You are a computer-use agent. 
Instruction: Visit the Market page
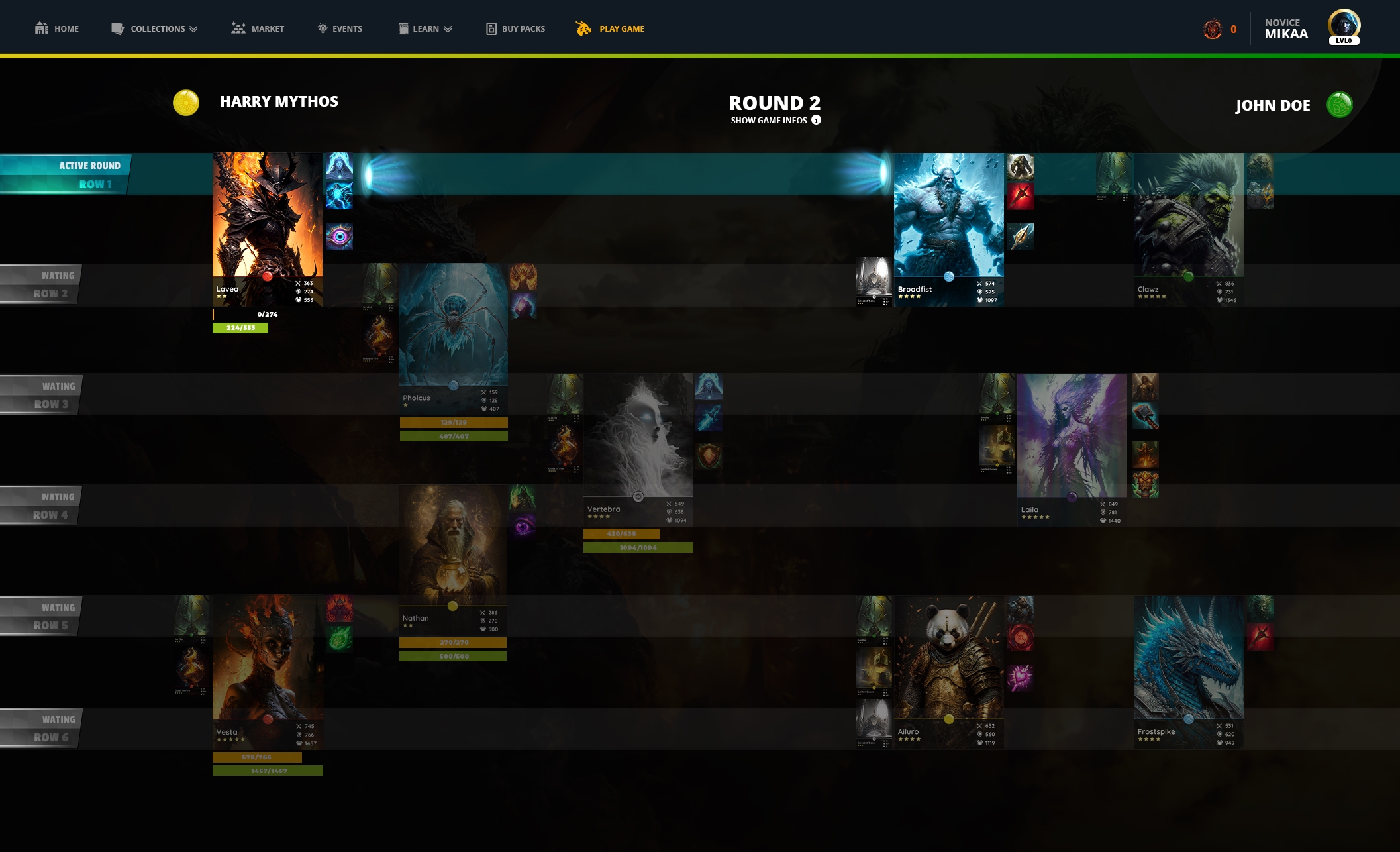(258, 28)
